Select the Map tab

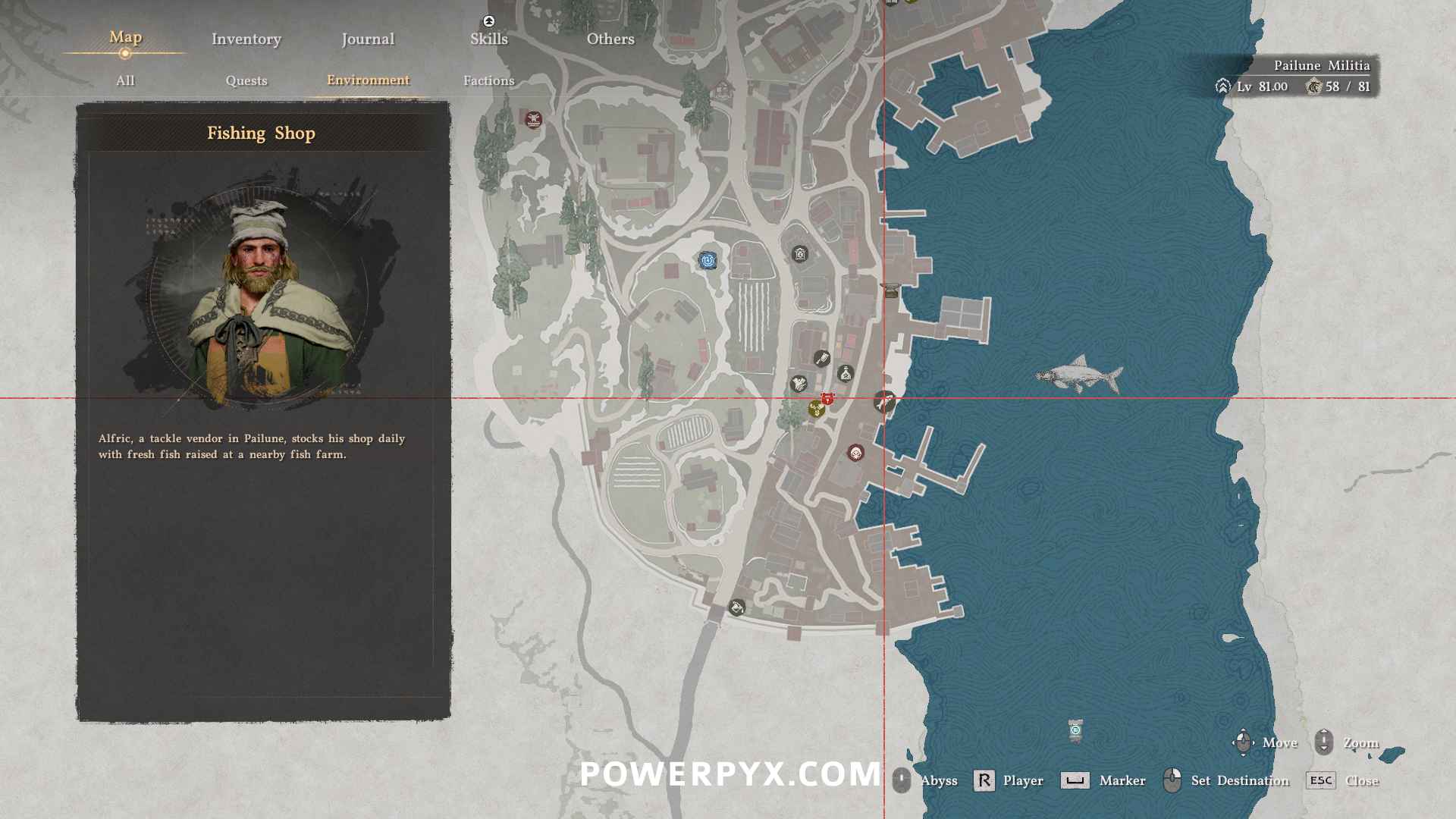[x=125, y=38]
